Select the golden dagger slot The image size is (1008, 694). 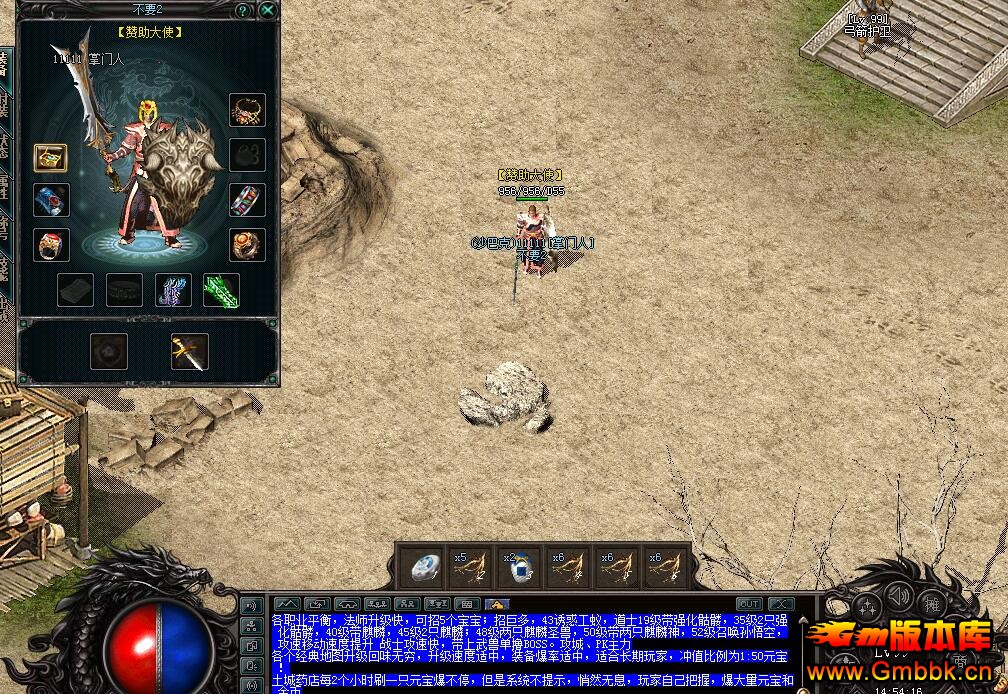189,351
